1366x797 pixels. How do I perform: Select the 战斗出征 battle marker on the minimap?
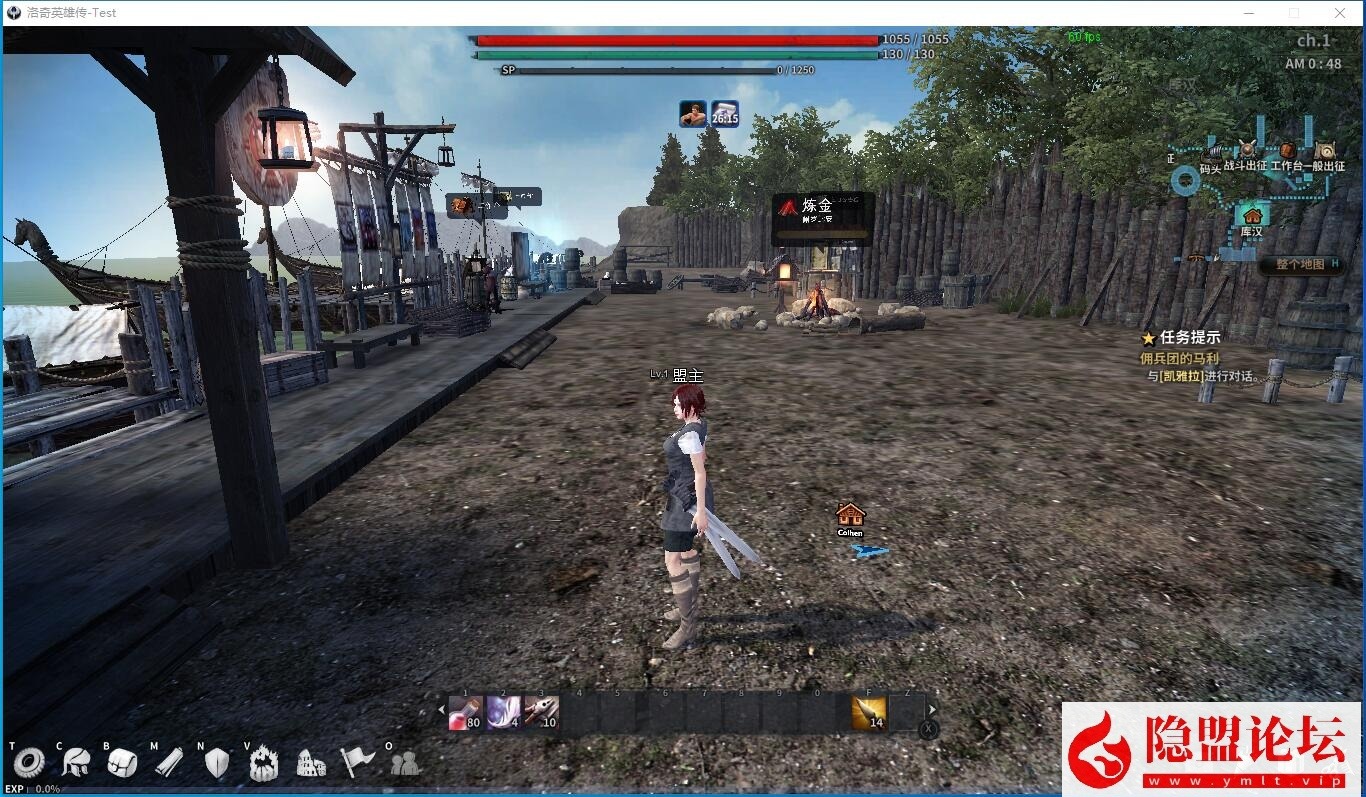point(1247,150)
